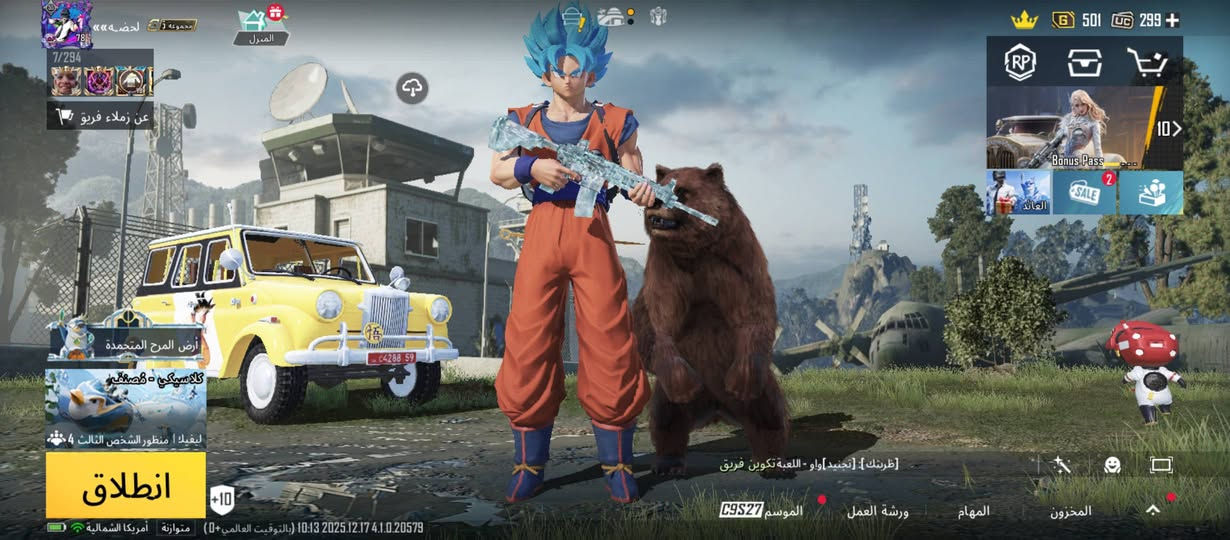Open the عن زملاء فريق teammate finder

[101, 117]
